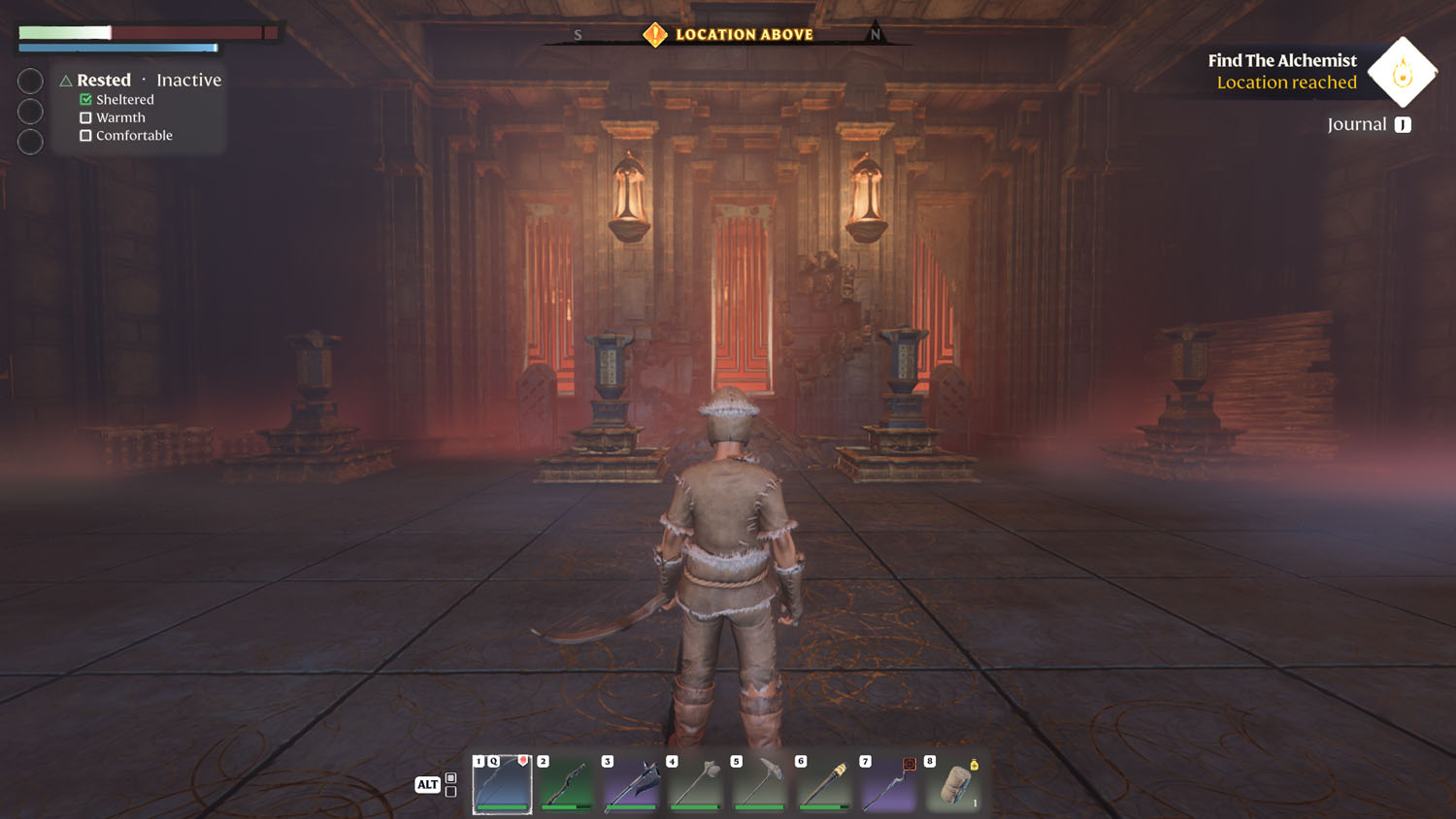Equip the torch in slot 6
Viewport: 1456px width, 819px height.
point(824,784)
